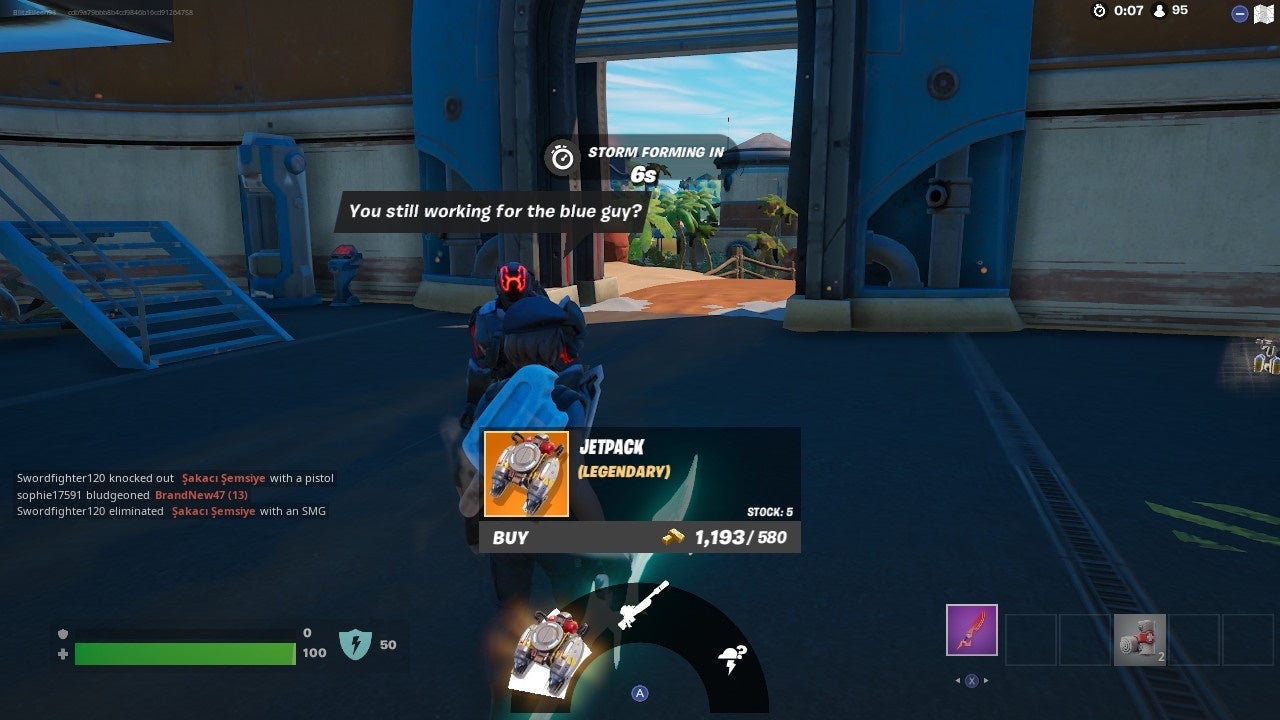Viewport: 1280px width, 720px height.
Task: Expand the hotbar with the right arrow
Action: 987,680
